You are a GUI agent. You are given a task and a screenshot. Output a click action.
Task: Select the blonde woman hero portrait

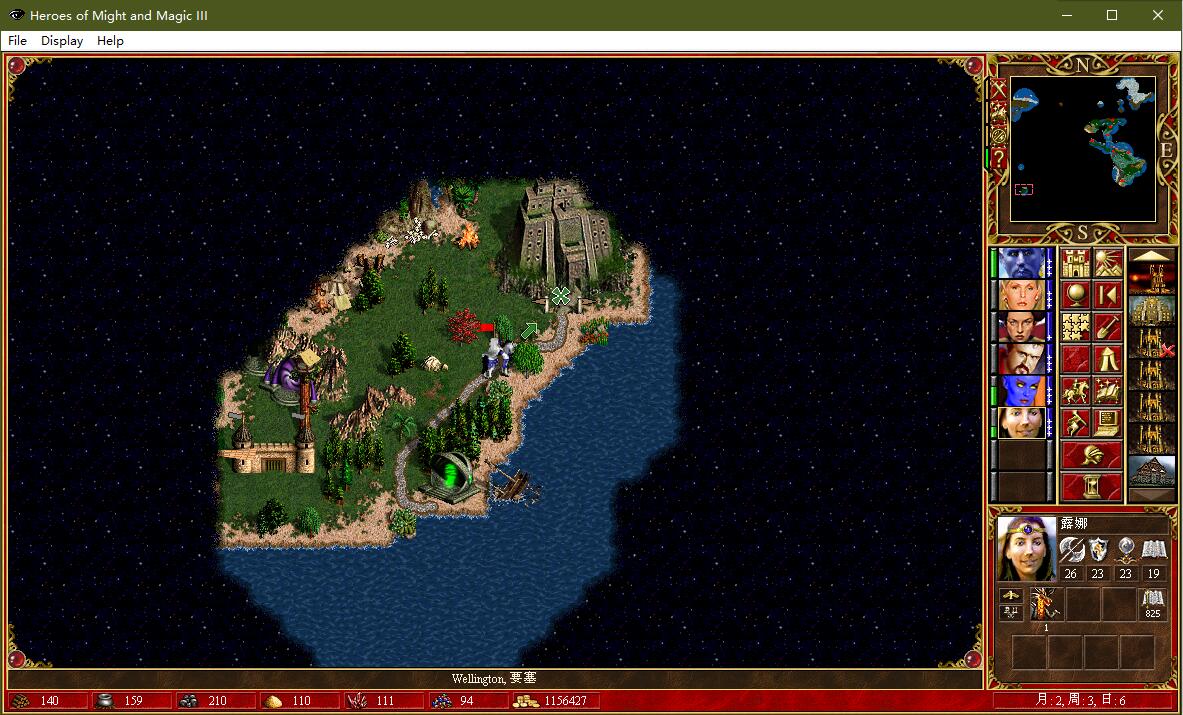pos(1021,296)
